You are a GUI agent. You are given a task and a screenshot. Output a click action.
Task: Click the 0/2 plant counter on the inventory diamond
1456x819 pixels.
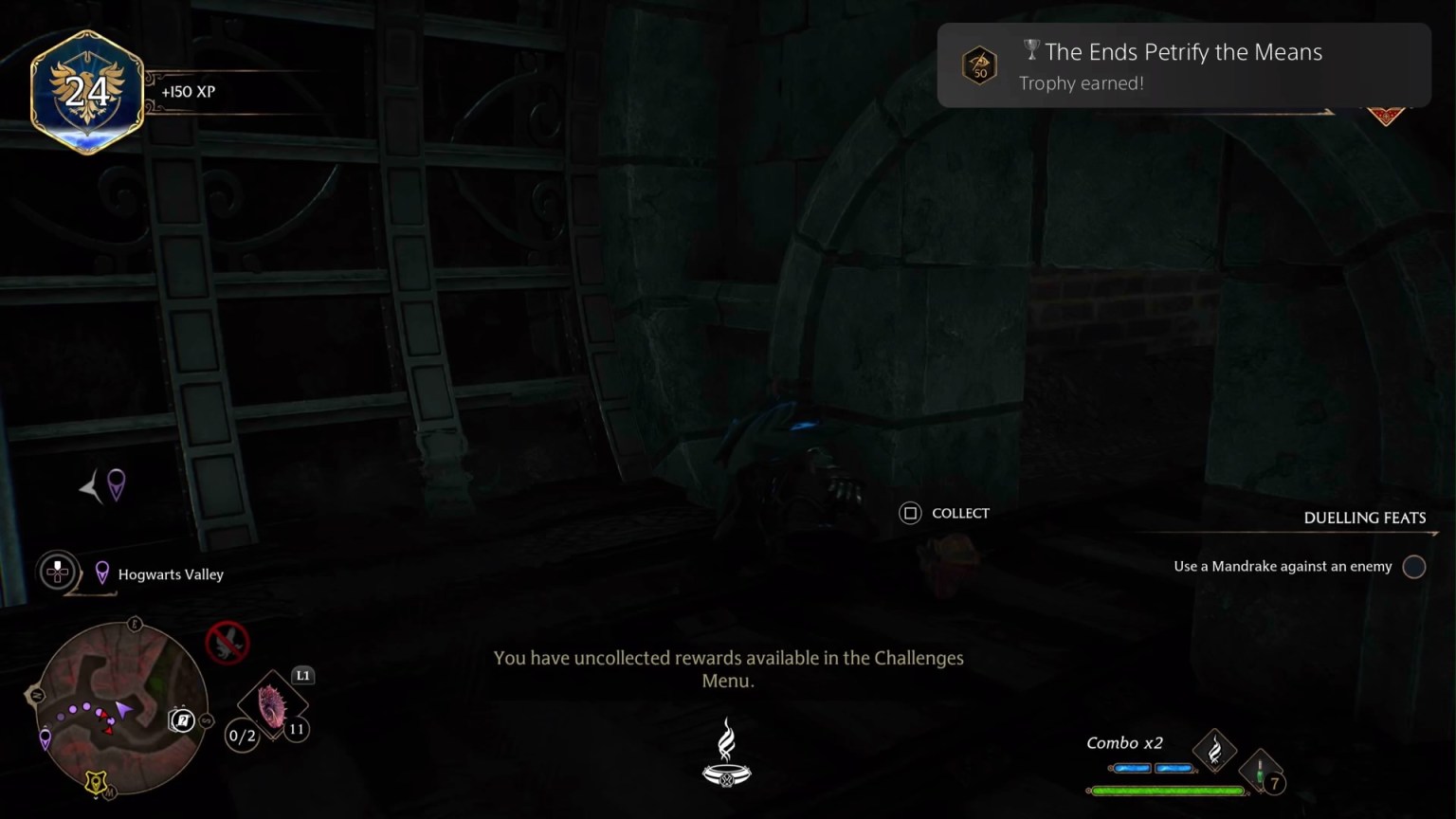240,737
